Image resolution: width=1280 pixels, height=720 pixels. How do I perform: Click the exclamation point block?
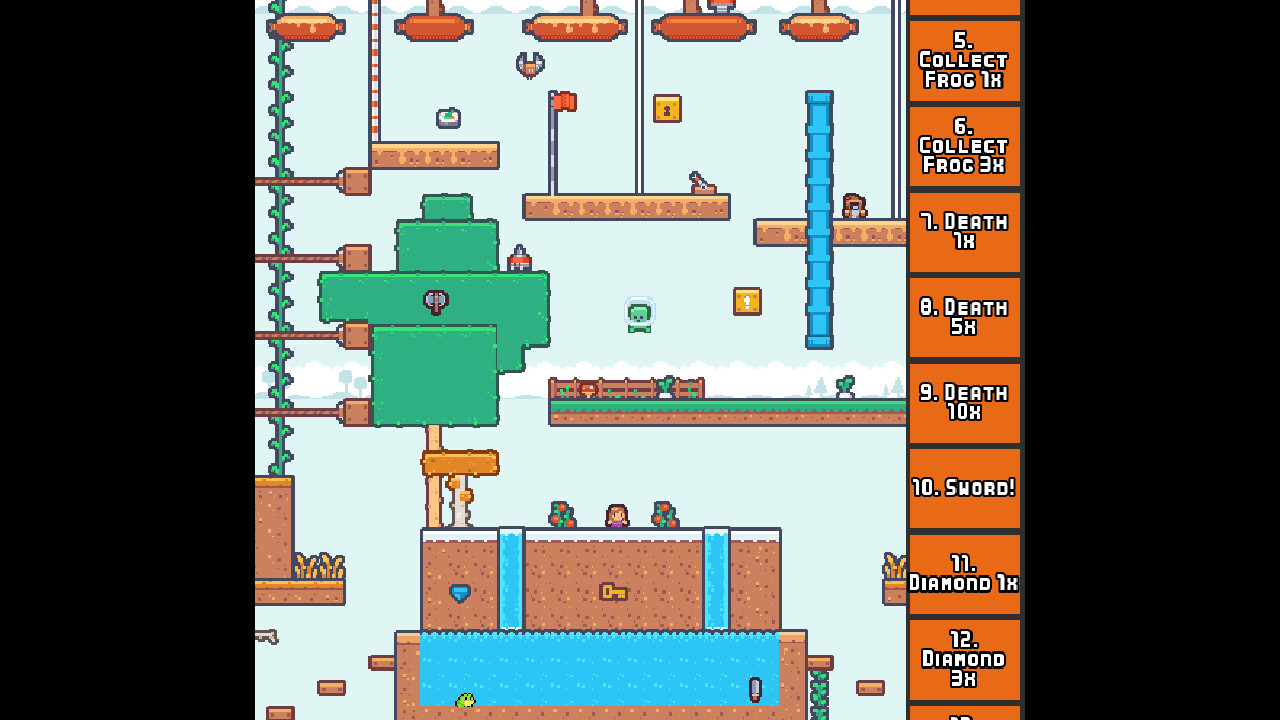point(747,301)
